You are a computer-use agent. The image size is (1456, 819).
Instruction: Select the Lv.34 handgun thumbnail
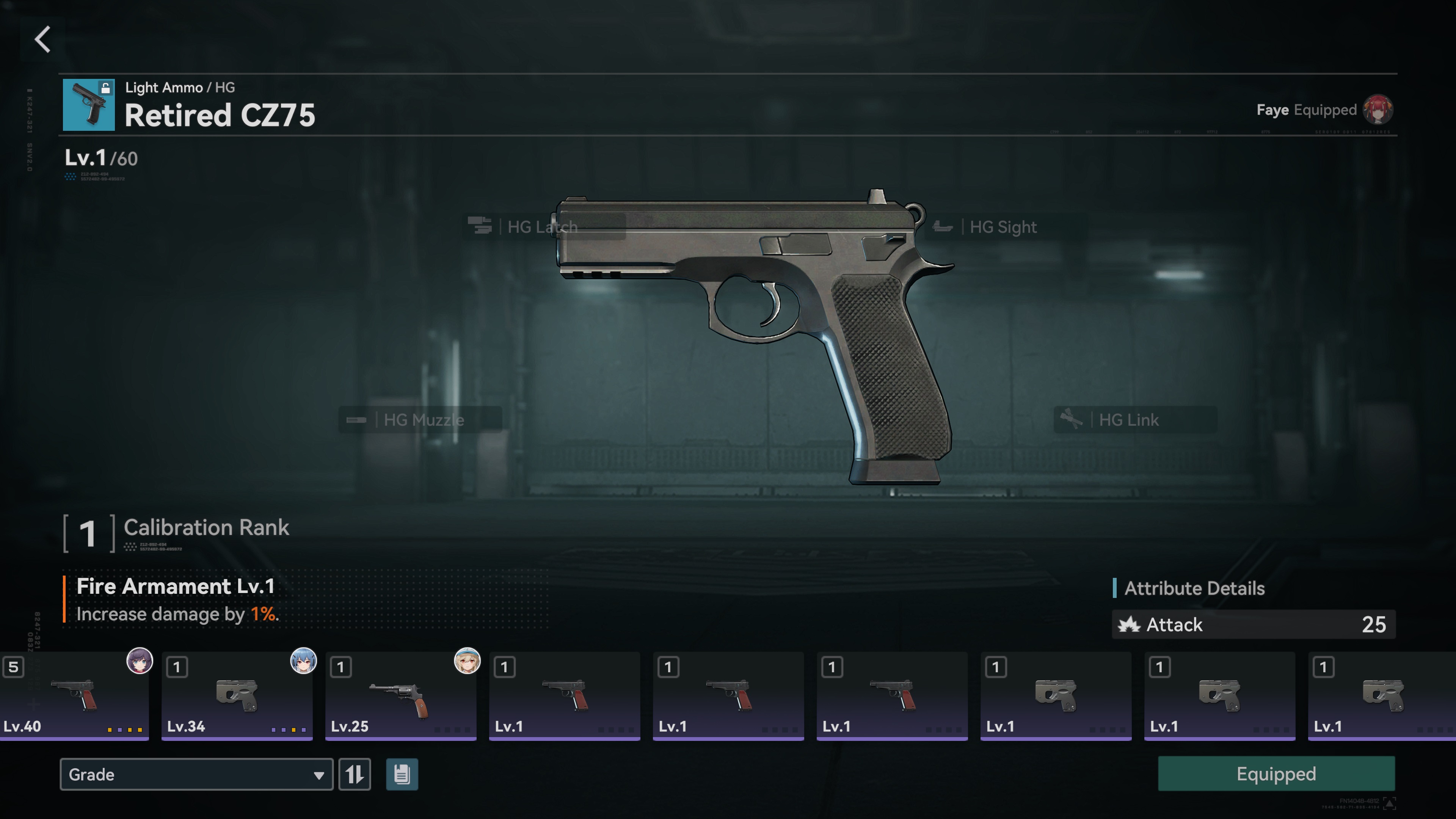tap(237, 696)
